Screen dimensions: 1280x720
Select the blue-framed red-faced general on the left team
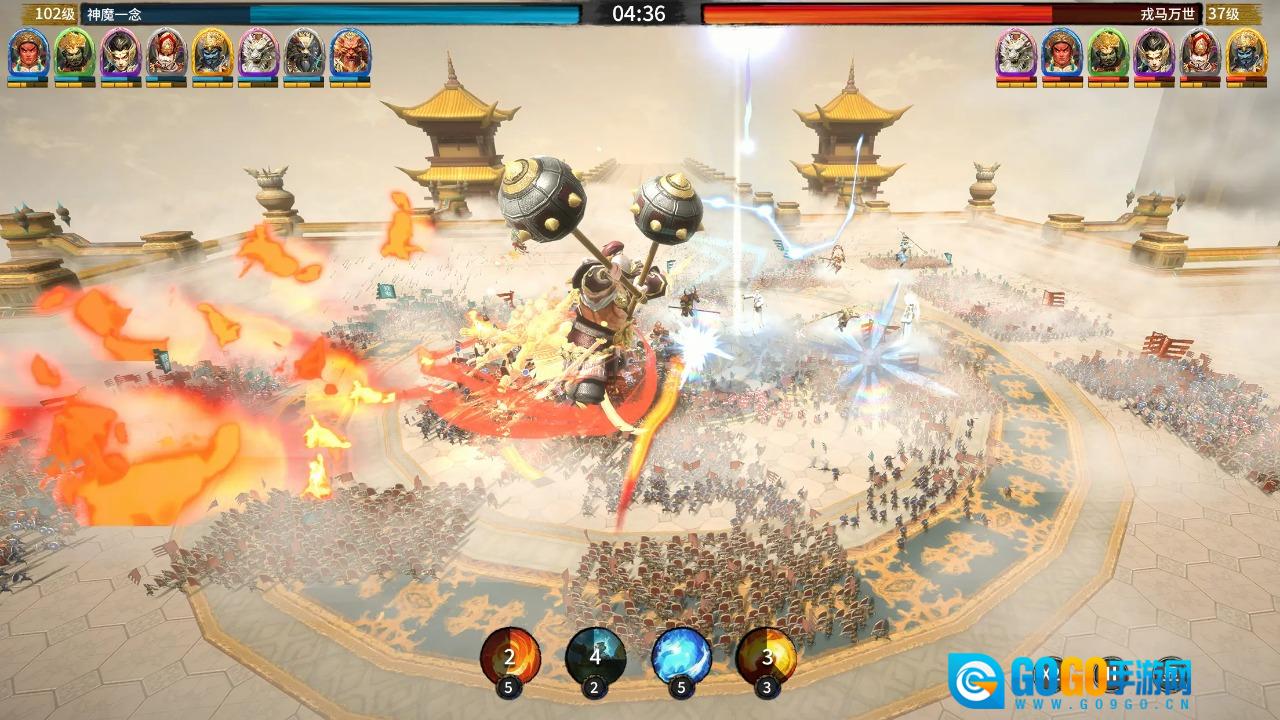[28, 52]
